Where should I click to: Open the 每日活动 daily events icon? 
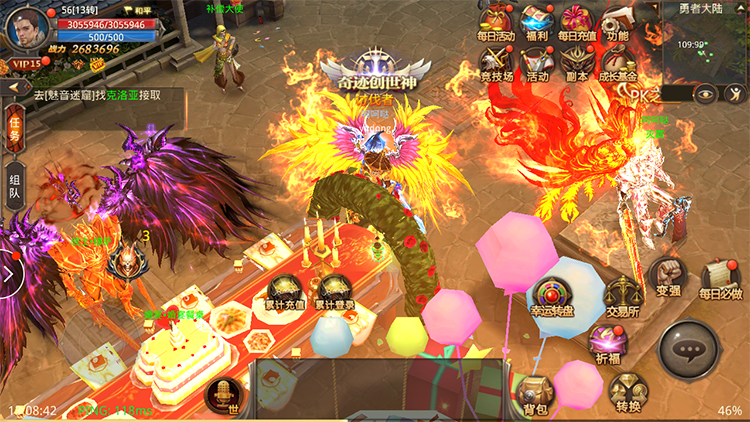pos(495,21)
